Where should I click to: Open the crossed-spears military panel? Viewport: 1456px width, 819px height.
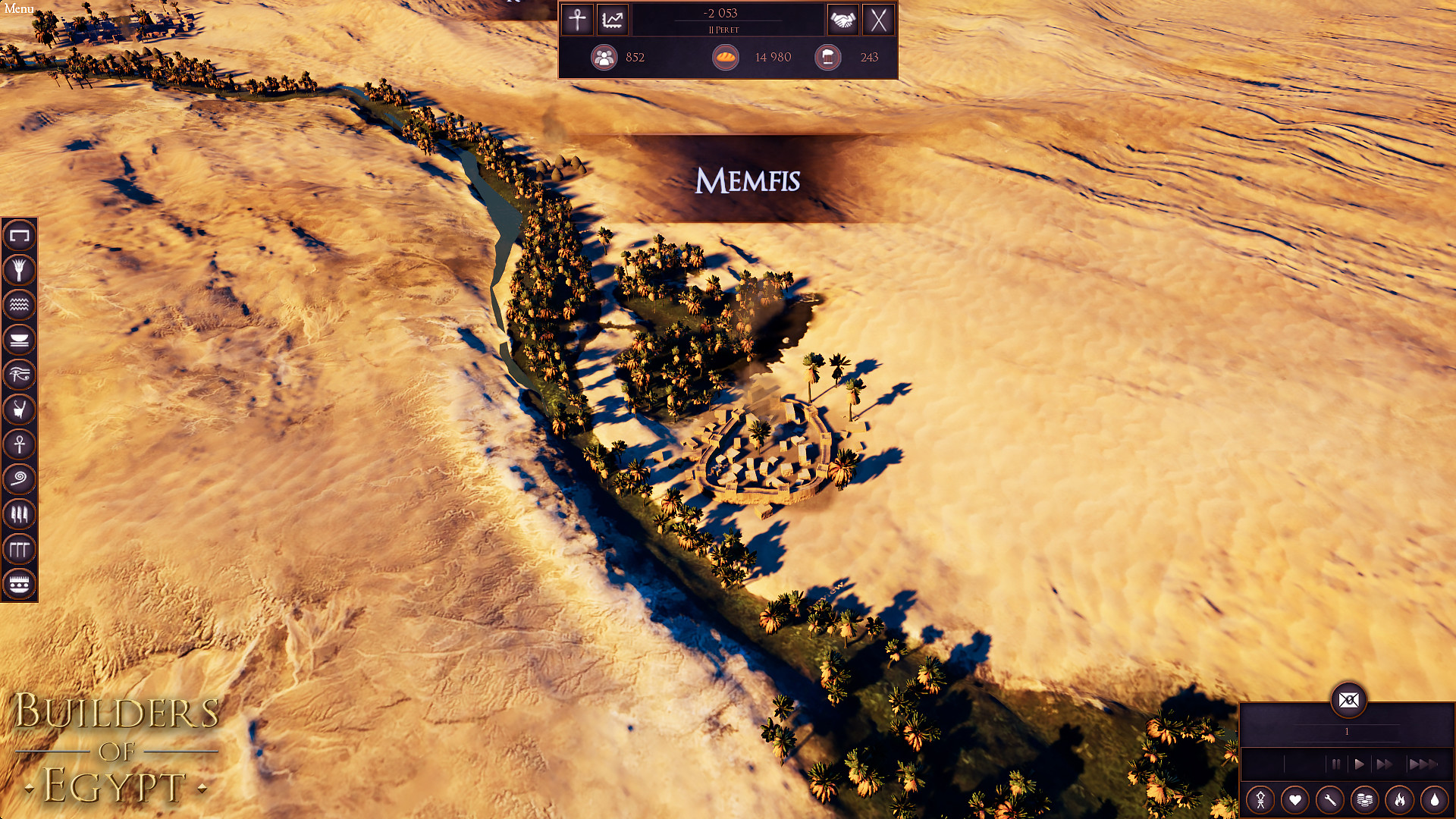[879, 20]
